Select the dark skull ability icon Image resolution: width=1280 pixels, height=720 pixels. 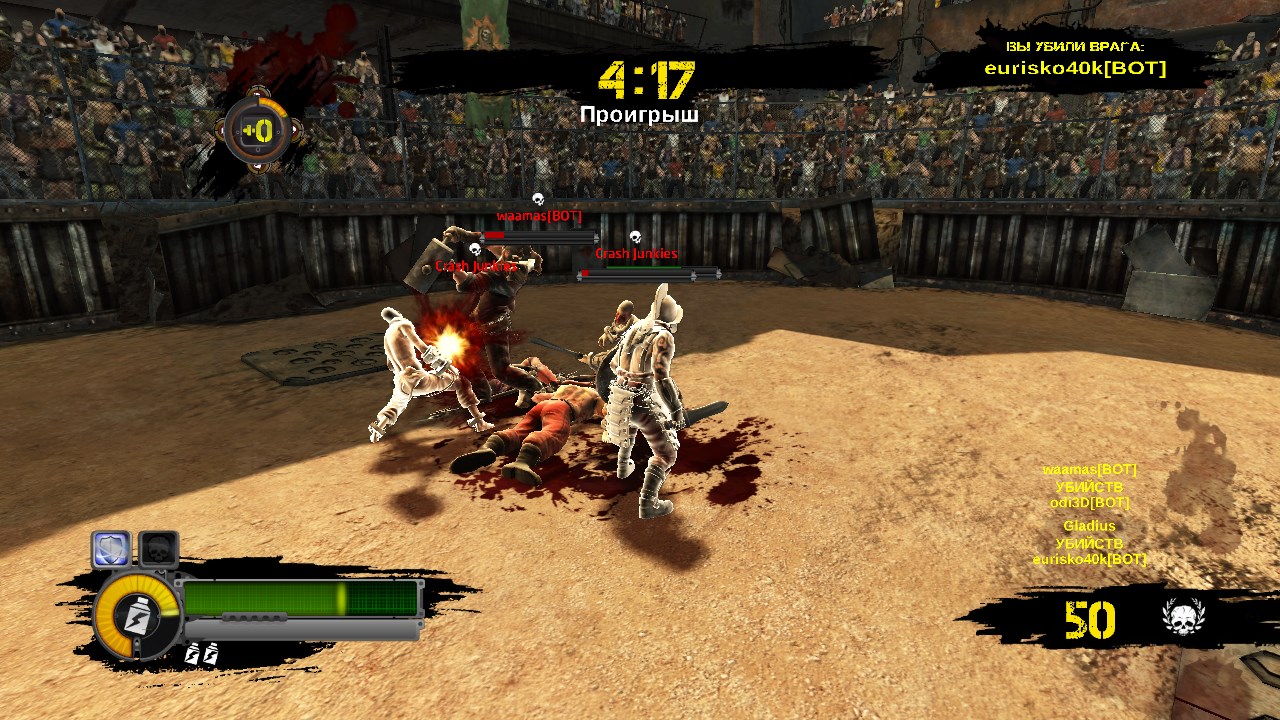pos(158,549)
